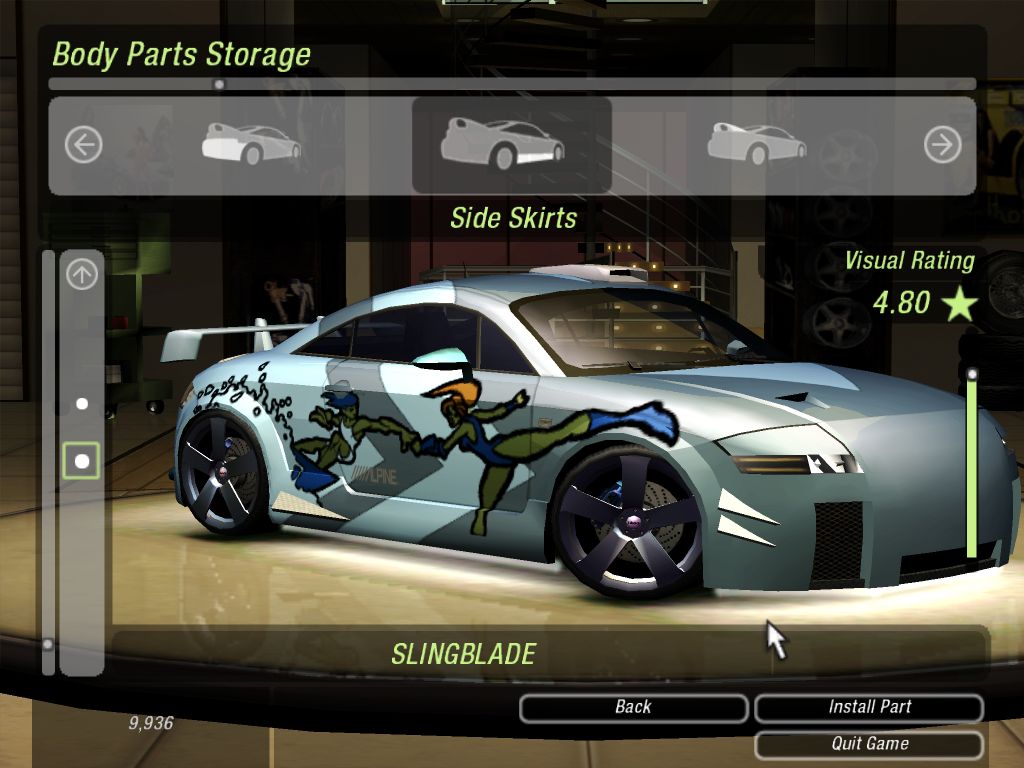
Task: Install the Slingblade part
Action: (x=869, y=707)
